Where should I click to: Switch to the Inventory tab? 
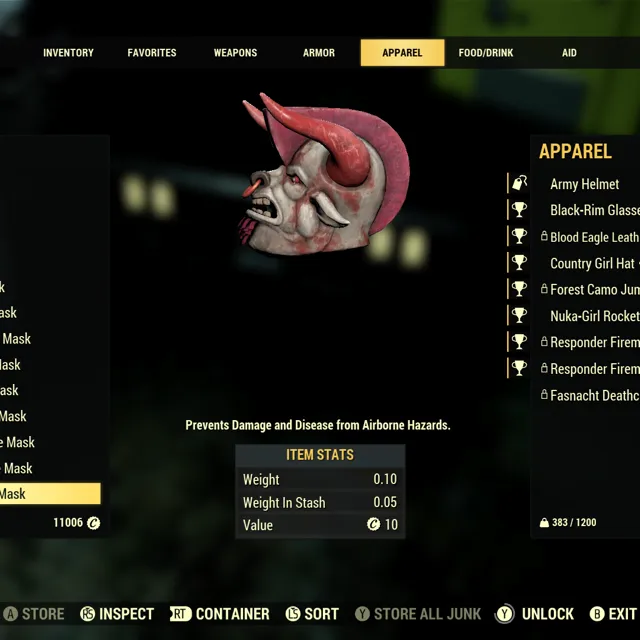tap(68, 53)
